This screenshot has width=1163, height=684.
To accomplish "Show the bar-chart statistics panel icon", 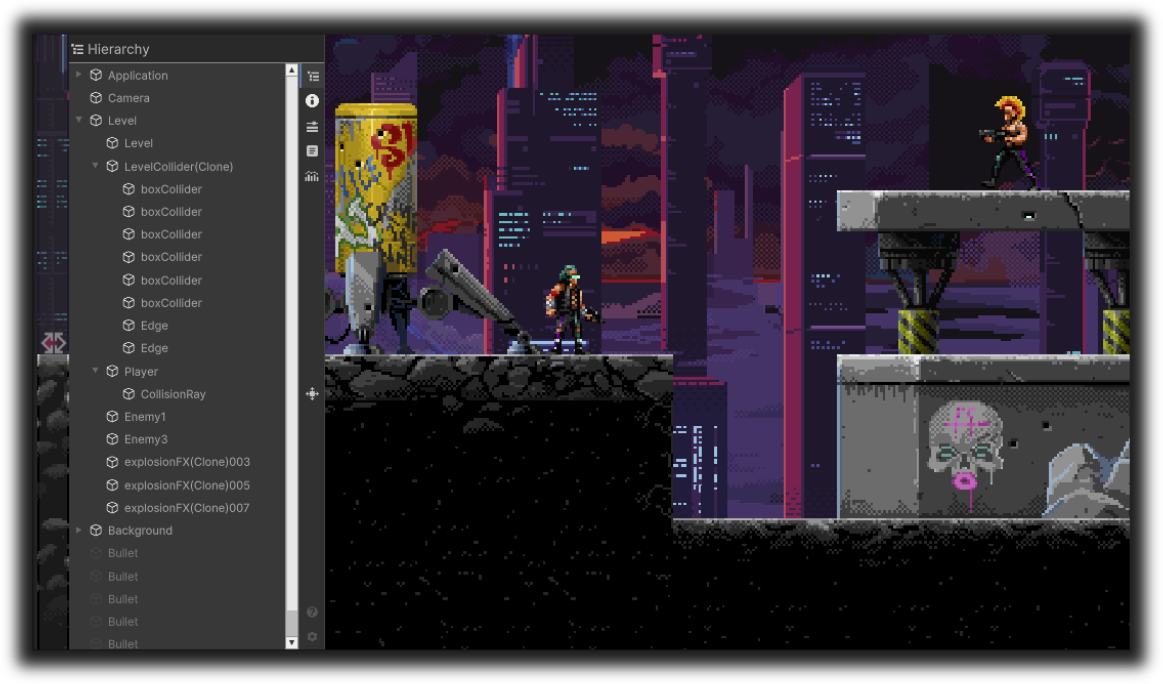I will (x=312, y=176).
